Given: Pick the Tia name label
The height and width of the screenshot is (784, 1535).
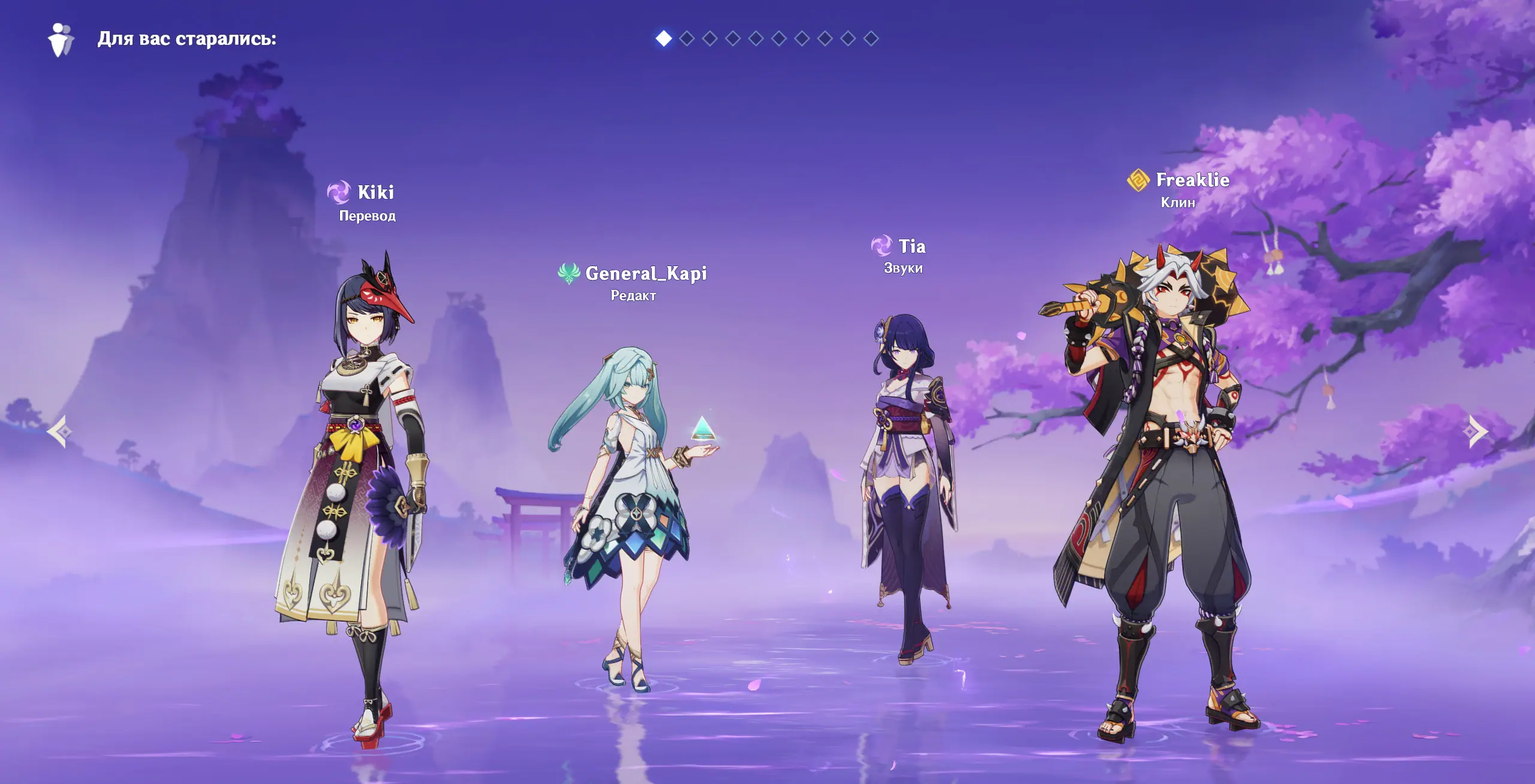Looking at the screenshot, I should point(911,246).
